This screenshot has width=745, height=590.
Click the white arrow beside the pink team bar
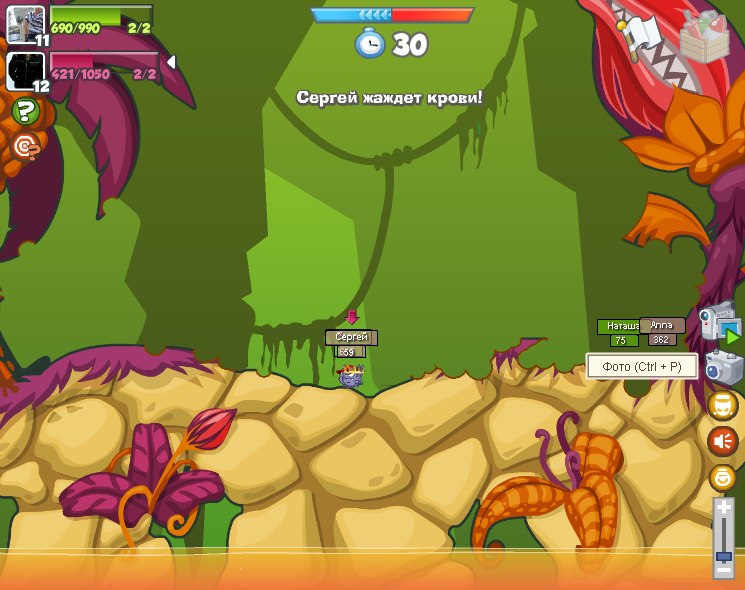click(x=171, y=63)
